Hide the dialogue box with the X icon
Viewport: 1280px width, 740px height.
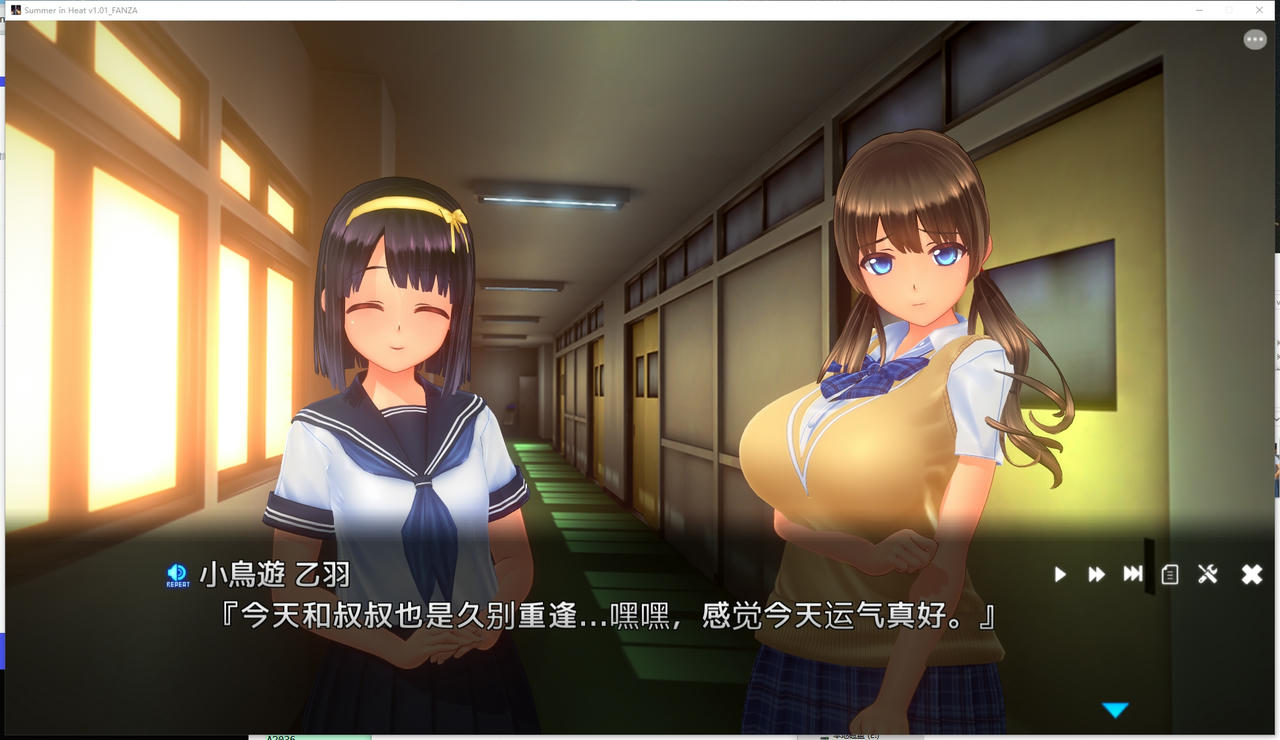tap(1250, 574)
